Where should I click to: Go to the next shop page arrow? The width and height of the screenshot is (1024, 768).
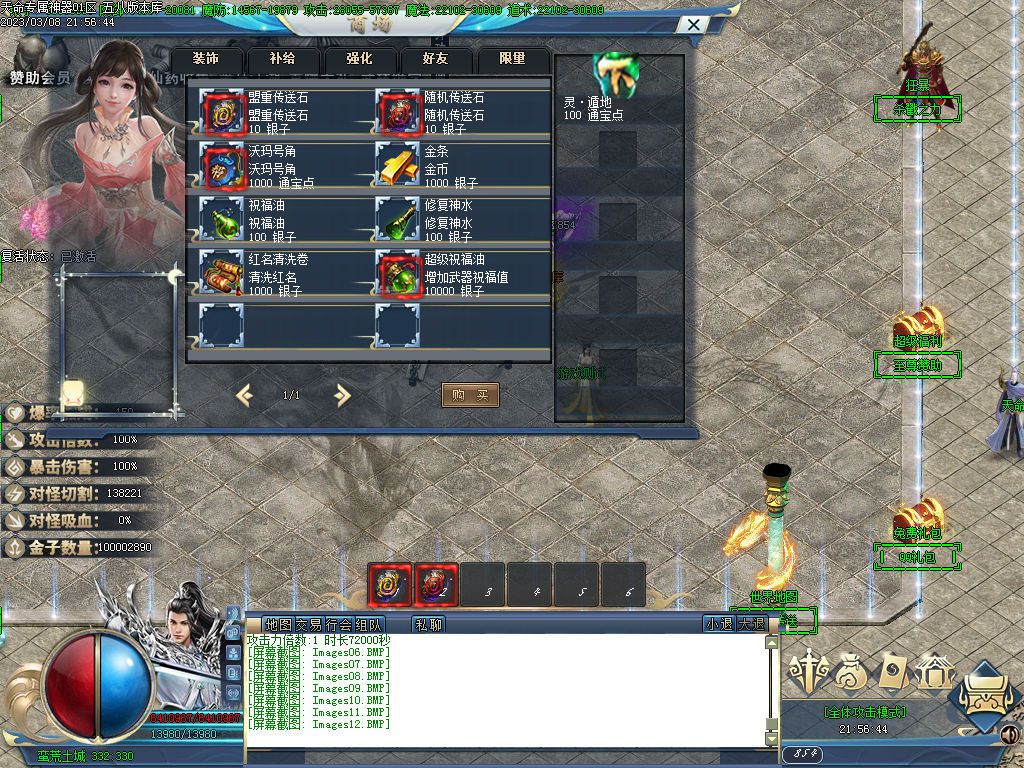click(342, 395)
